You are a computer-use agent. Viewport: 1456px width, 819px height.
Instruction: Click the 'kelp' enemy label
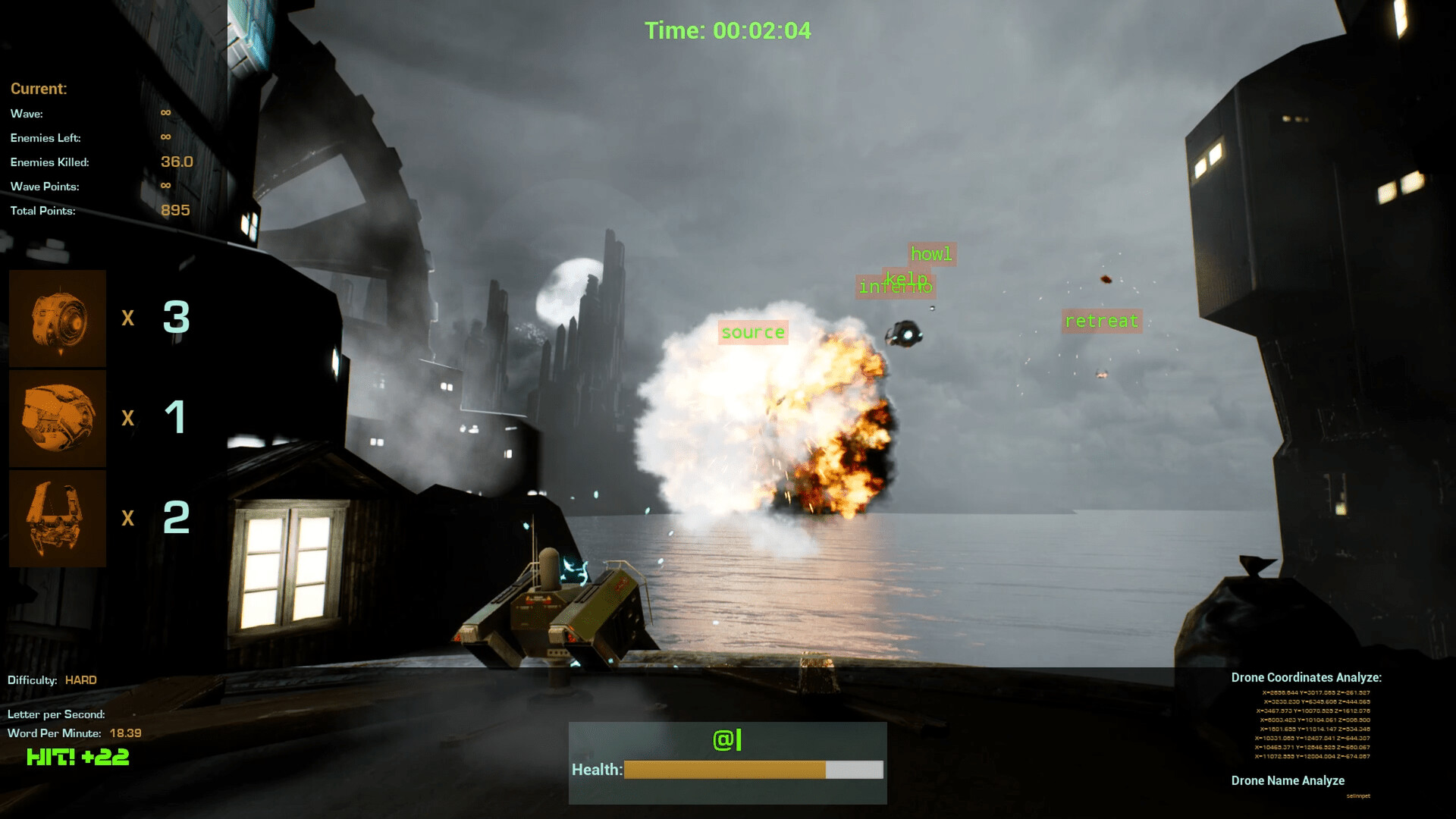[905, 278]
